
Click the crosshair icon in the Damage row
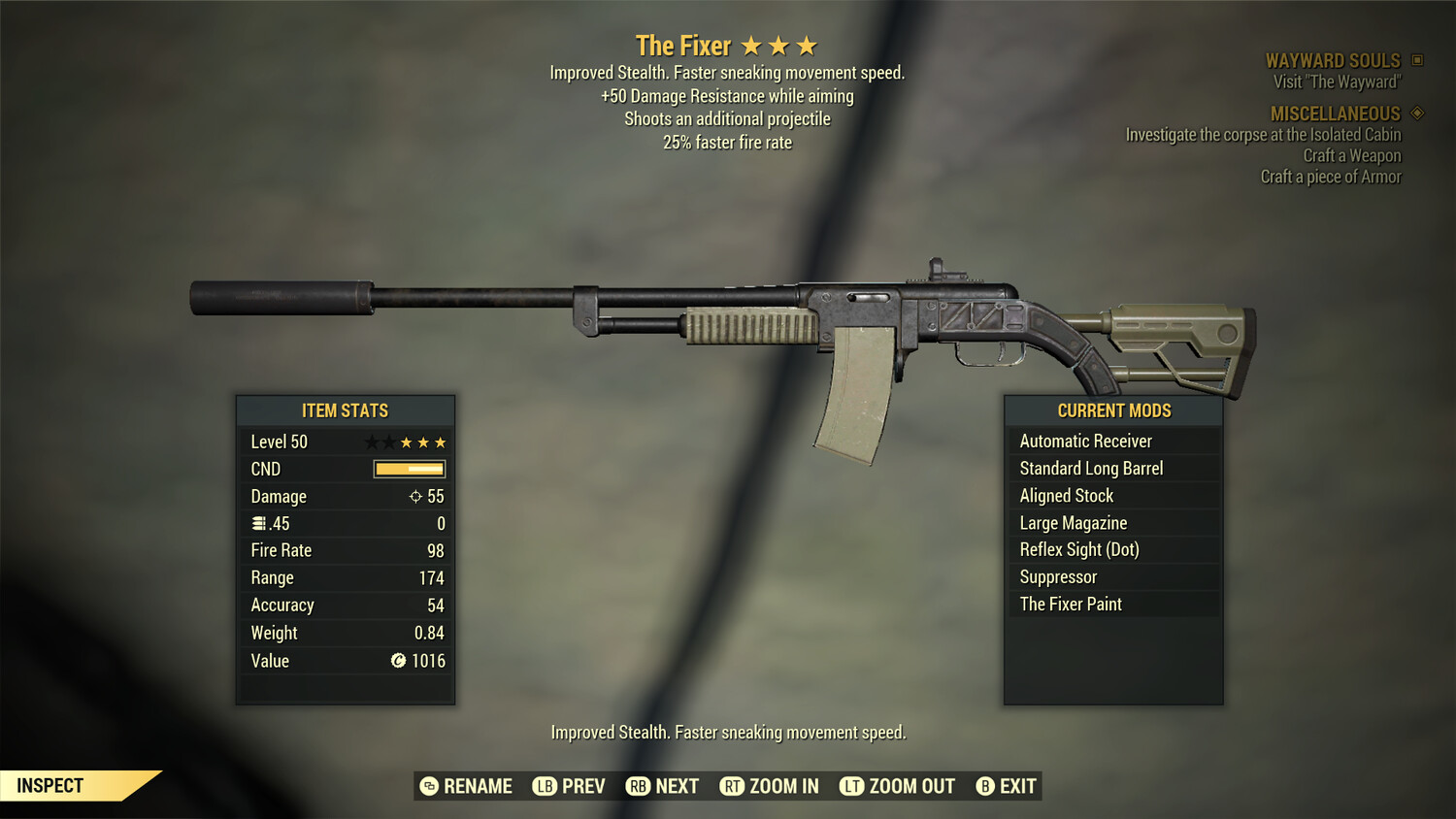click(417, 496)
